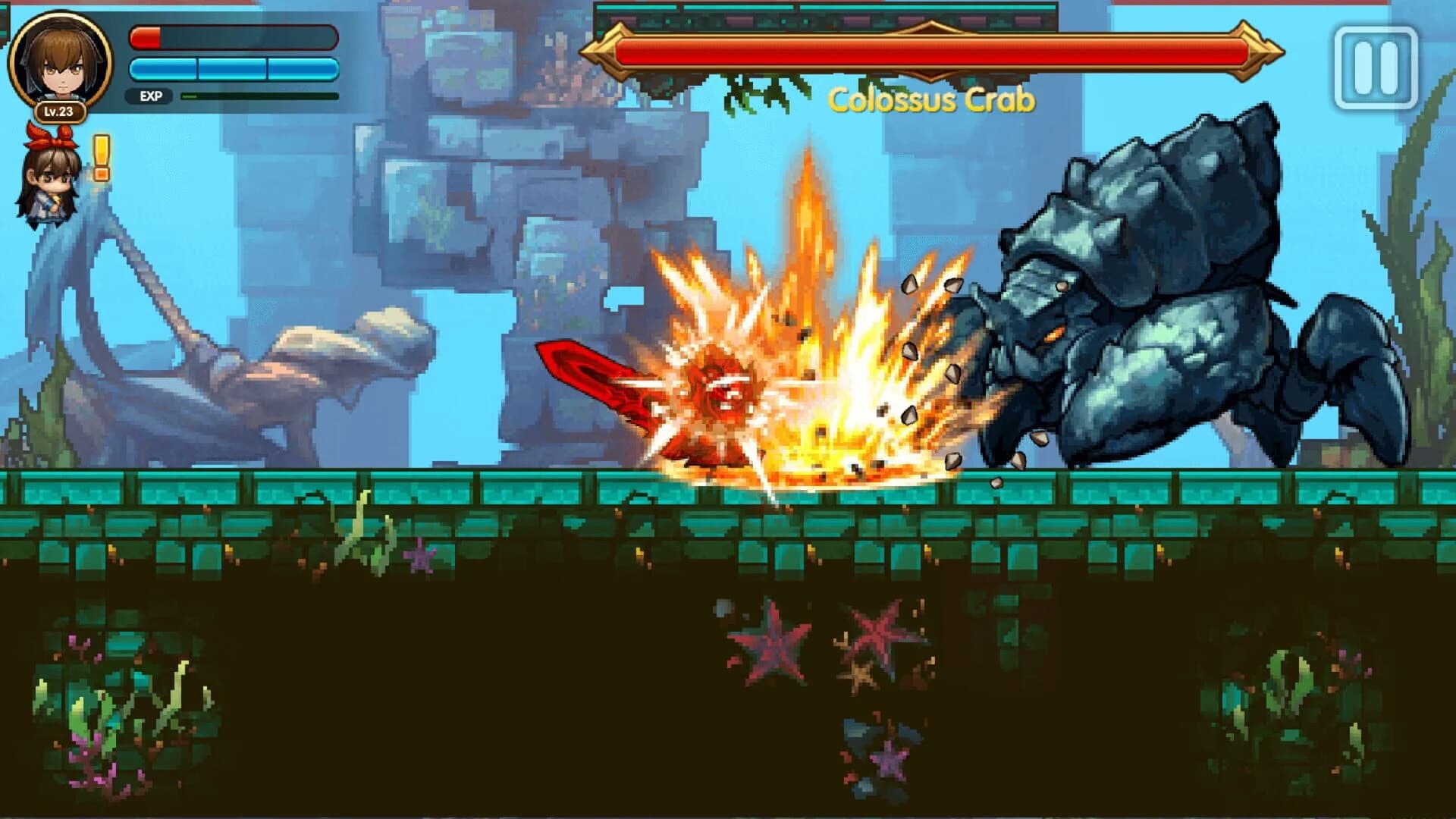This screenshot has width=1456, height=819.
Task: Click the EXP label badge
Action: tap(149, 96)
